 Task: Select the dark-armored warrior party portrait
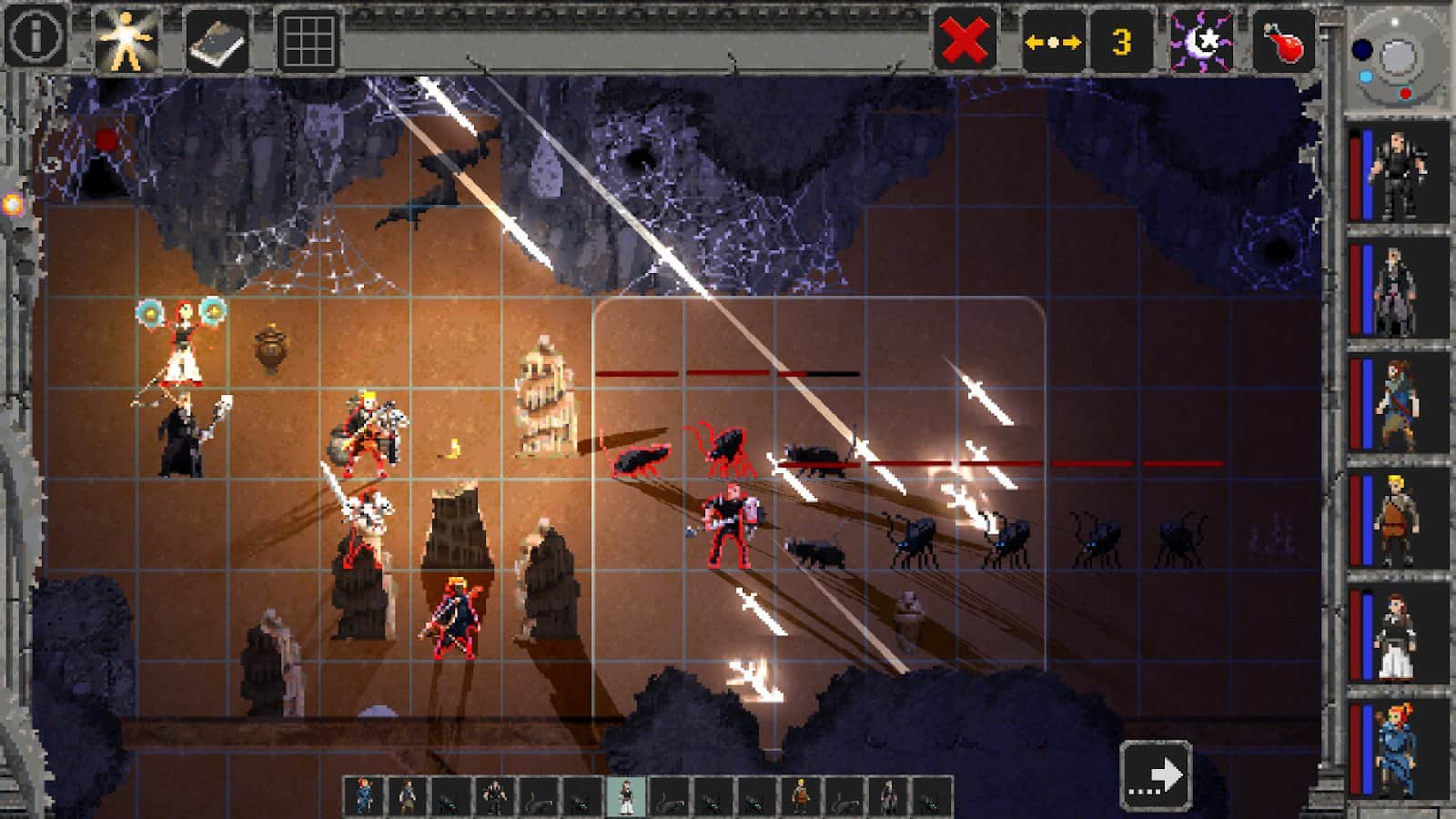1398,173
